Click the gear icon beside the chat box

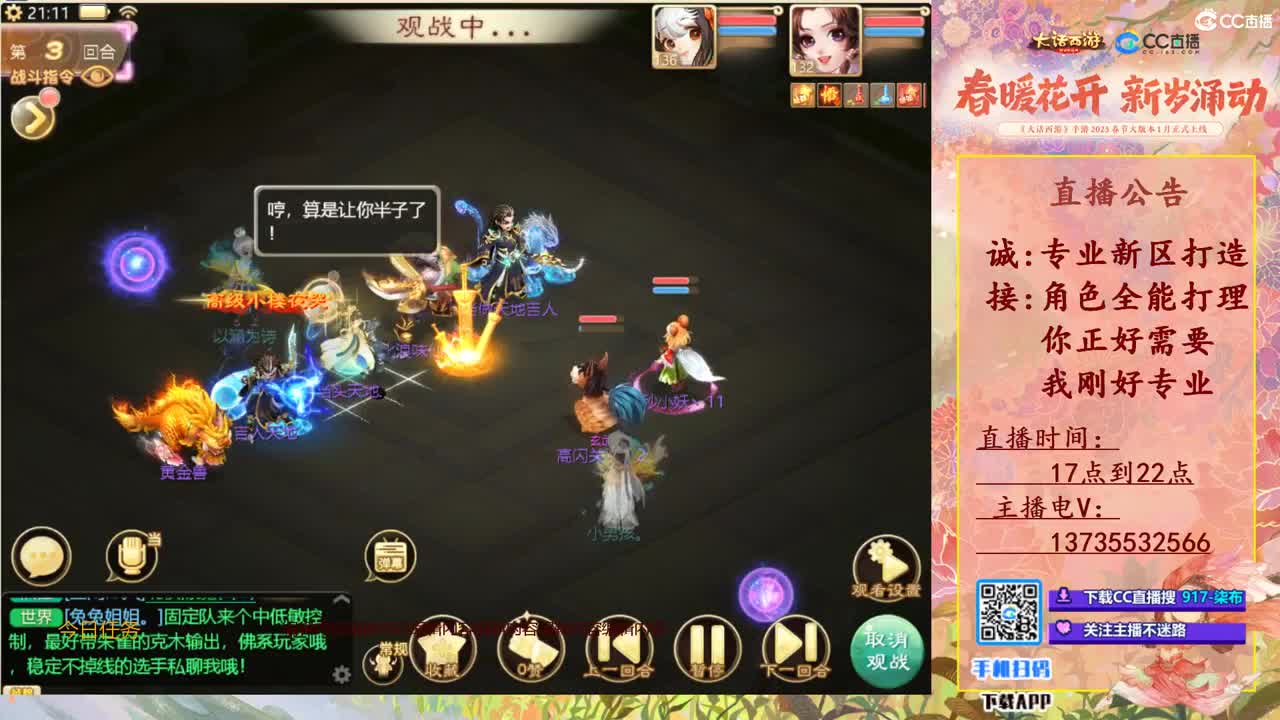340,674
